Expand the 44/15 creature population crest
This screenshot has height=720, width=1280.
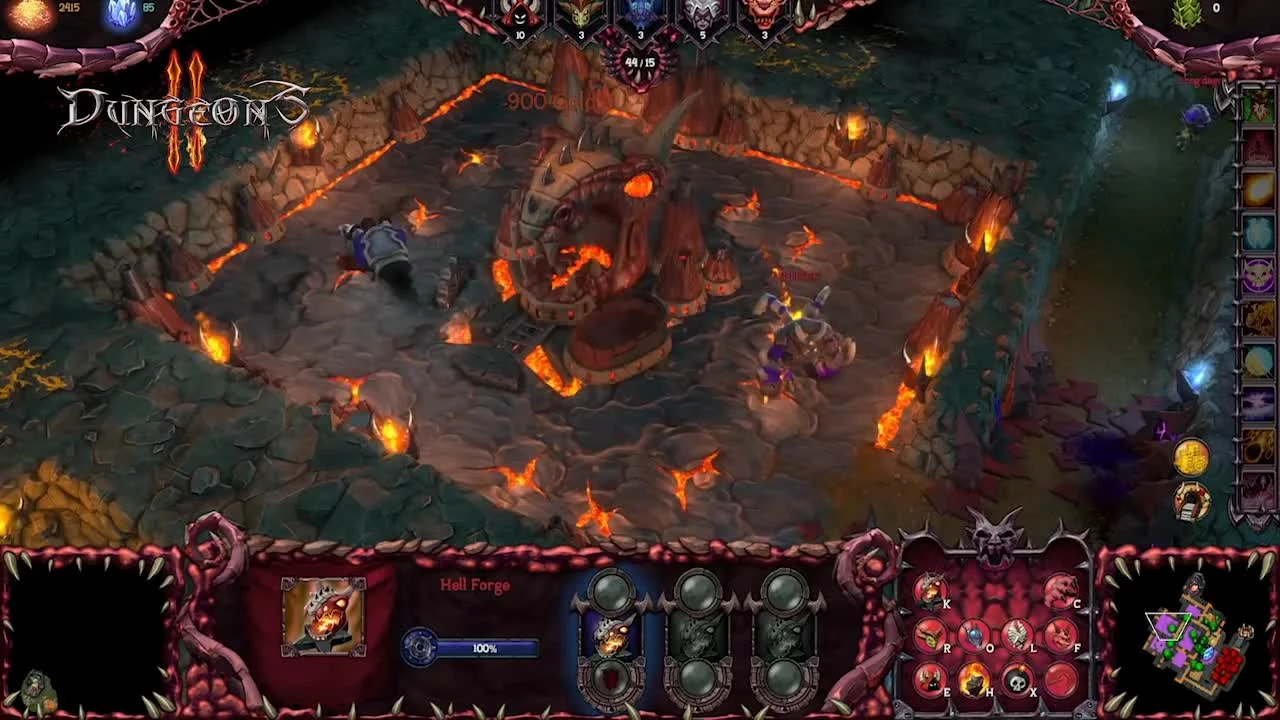click(x=639, y=60)
